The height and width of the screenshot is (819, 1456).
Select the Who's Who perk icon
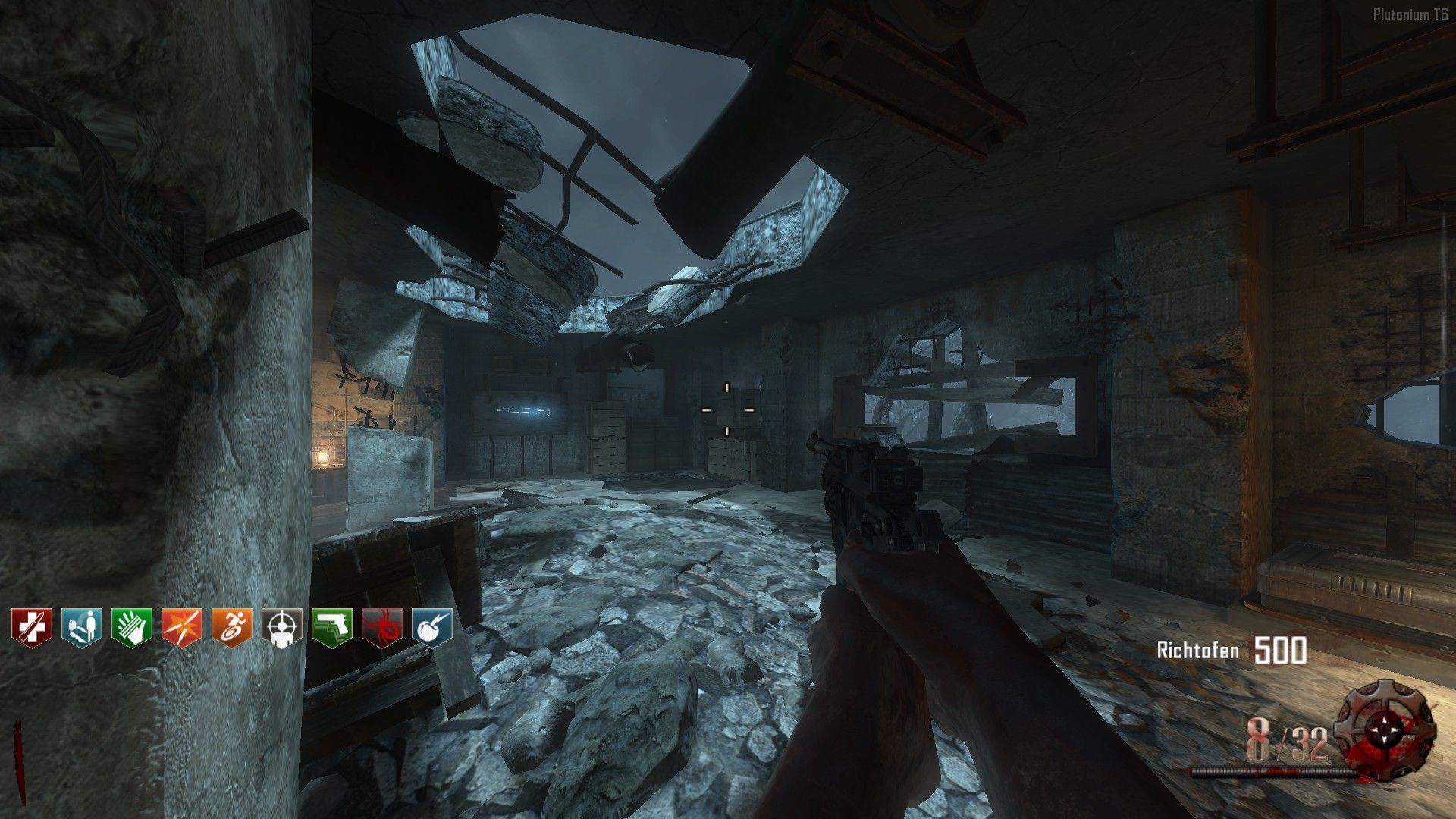82,626
